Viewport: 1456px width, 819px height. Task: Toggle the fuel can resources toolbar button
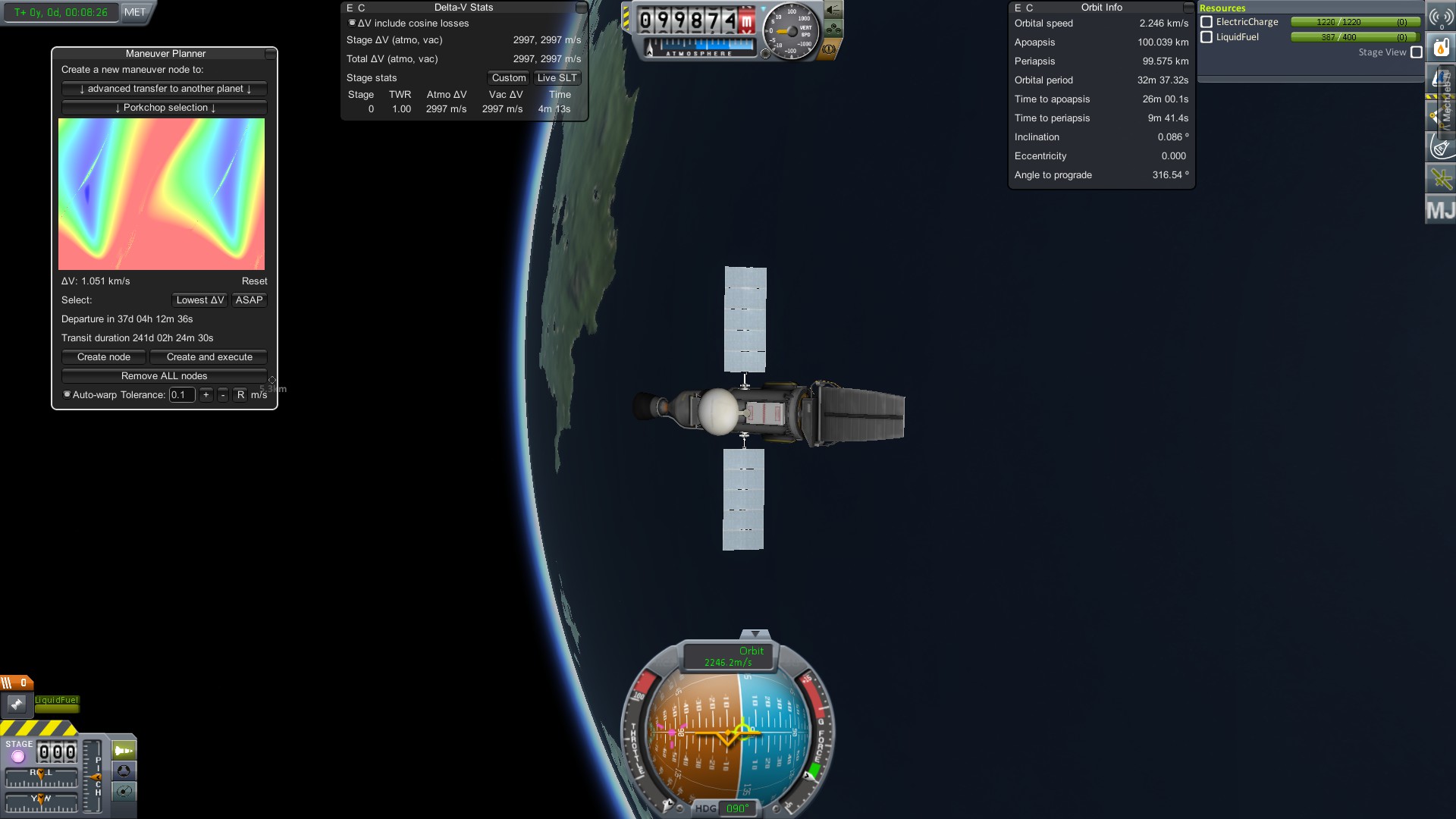[1440, 48]
